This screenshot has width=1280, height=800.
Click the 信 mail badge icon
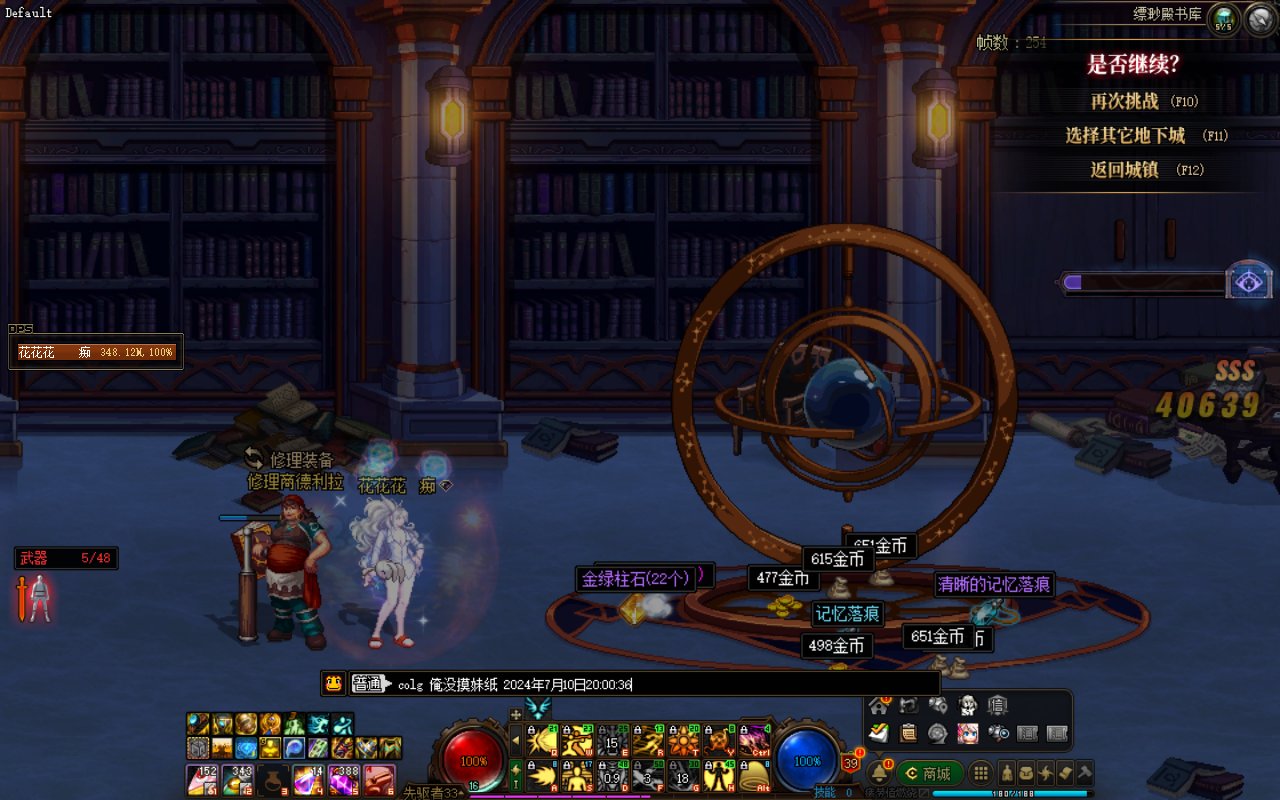click(997, 706)
